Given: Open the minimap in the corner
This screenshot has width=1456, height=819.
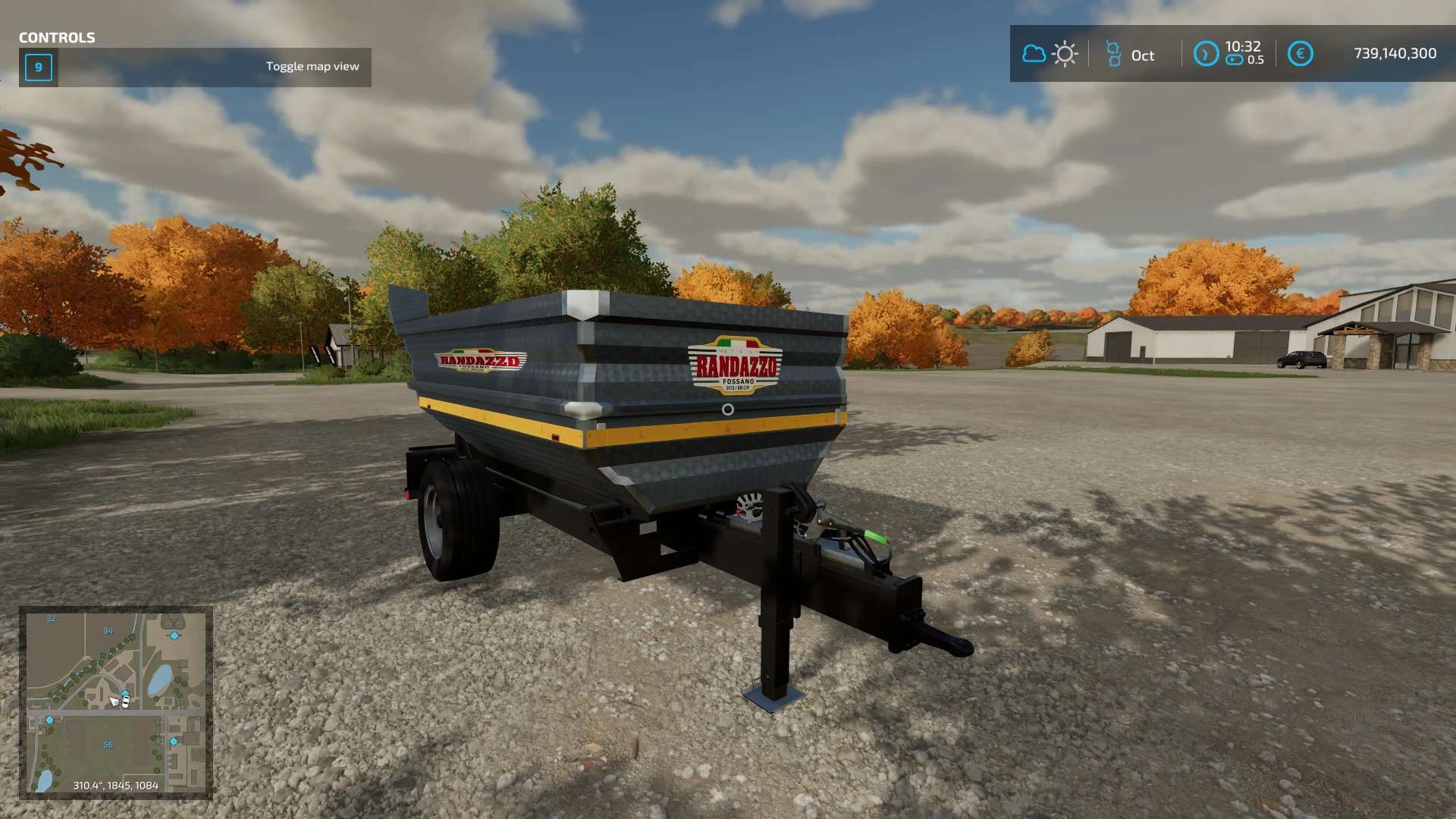Looking at the screenshot, I should [x=116, y=702].
